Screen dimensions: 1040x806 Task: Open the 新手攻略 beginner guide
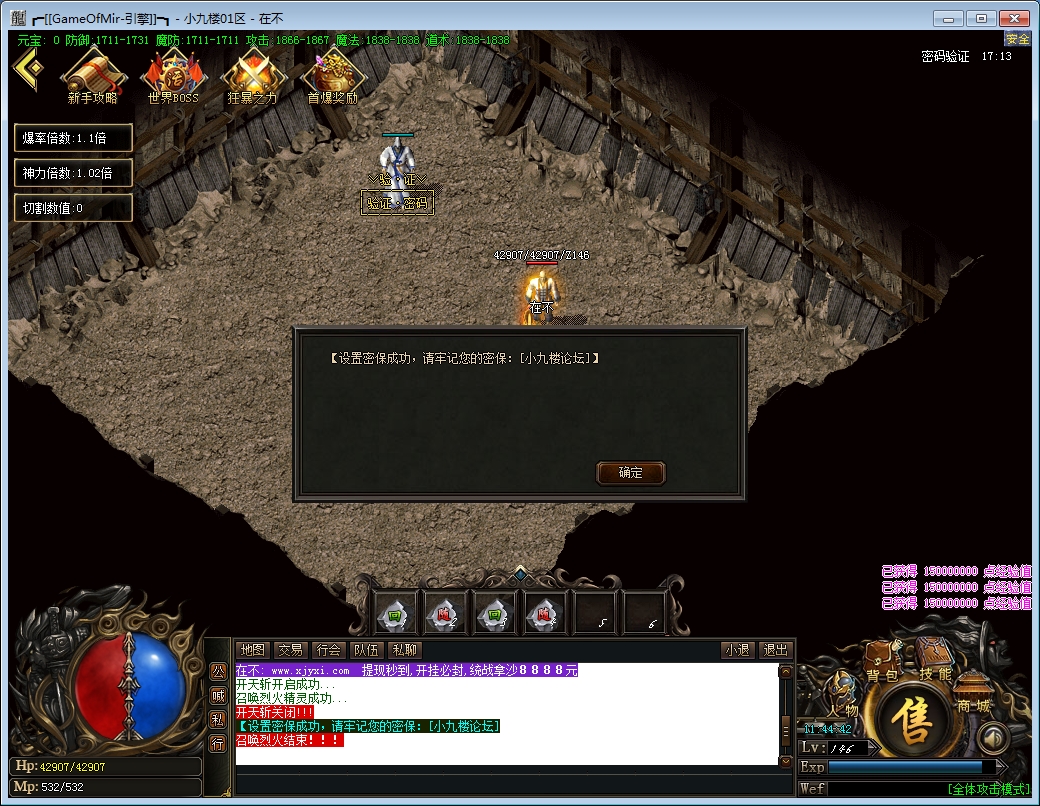coord(93,75)
